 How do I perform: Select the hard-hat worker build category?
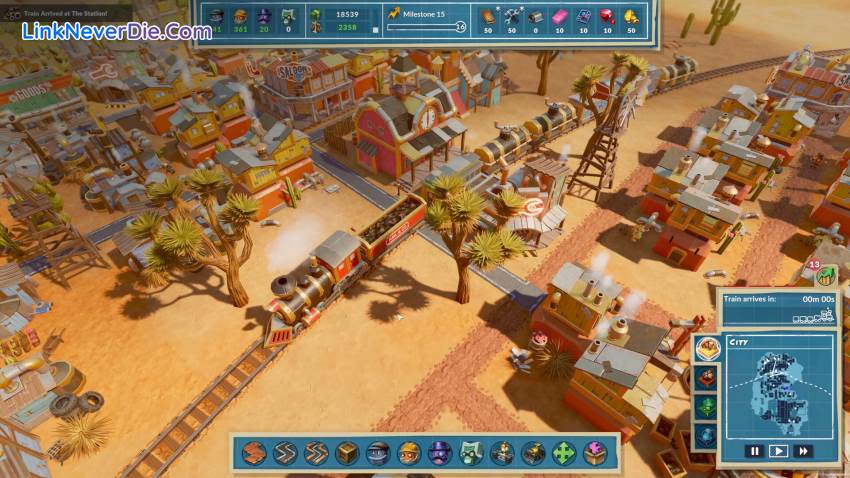(409, 453)
